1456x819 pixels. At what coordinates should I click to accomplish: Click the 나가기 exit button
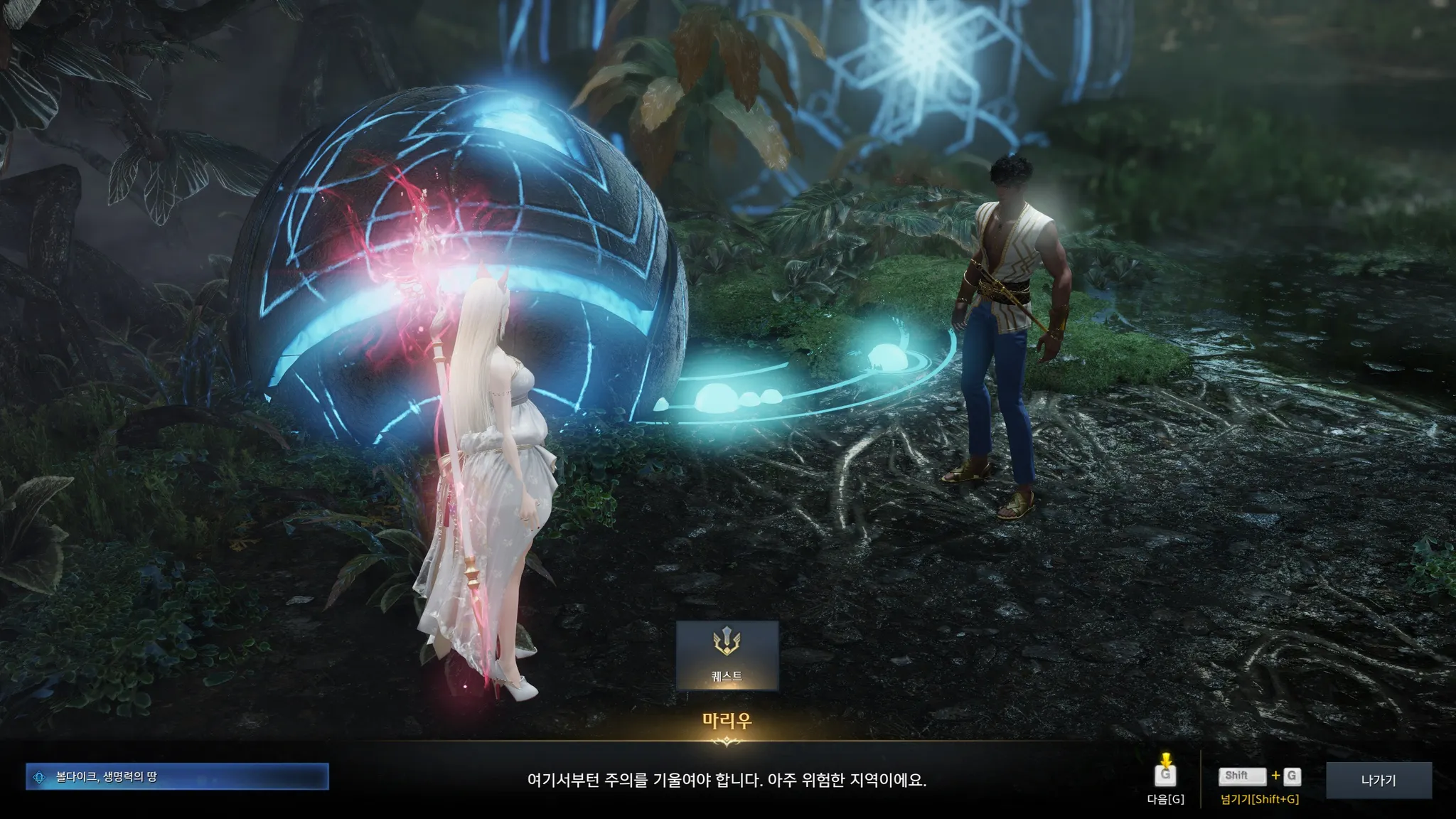click(x=1379, y=780)
